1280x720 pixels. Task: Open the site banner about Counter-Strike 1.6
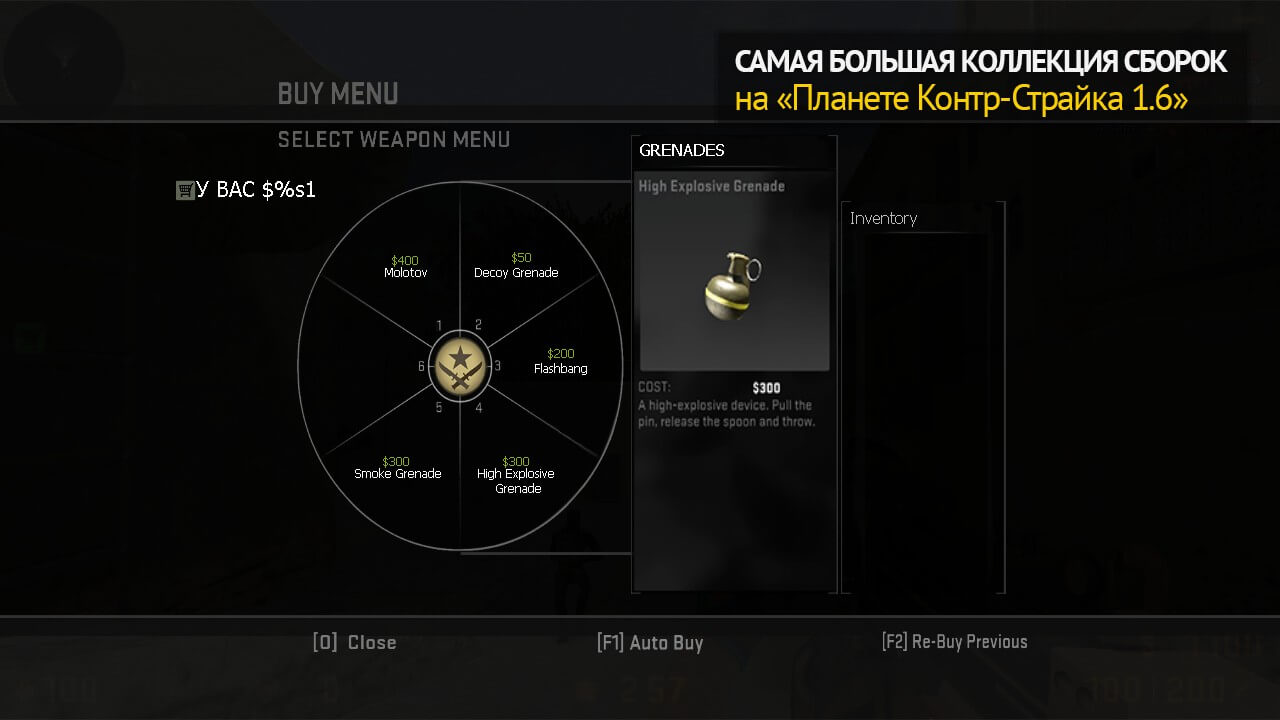tap(980, 79)
